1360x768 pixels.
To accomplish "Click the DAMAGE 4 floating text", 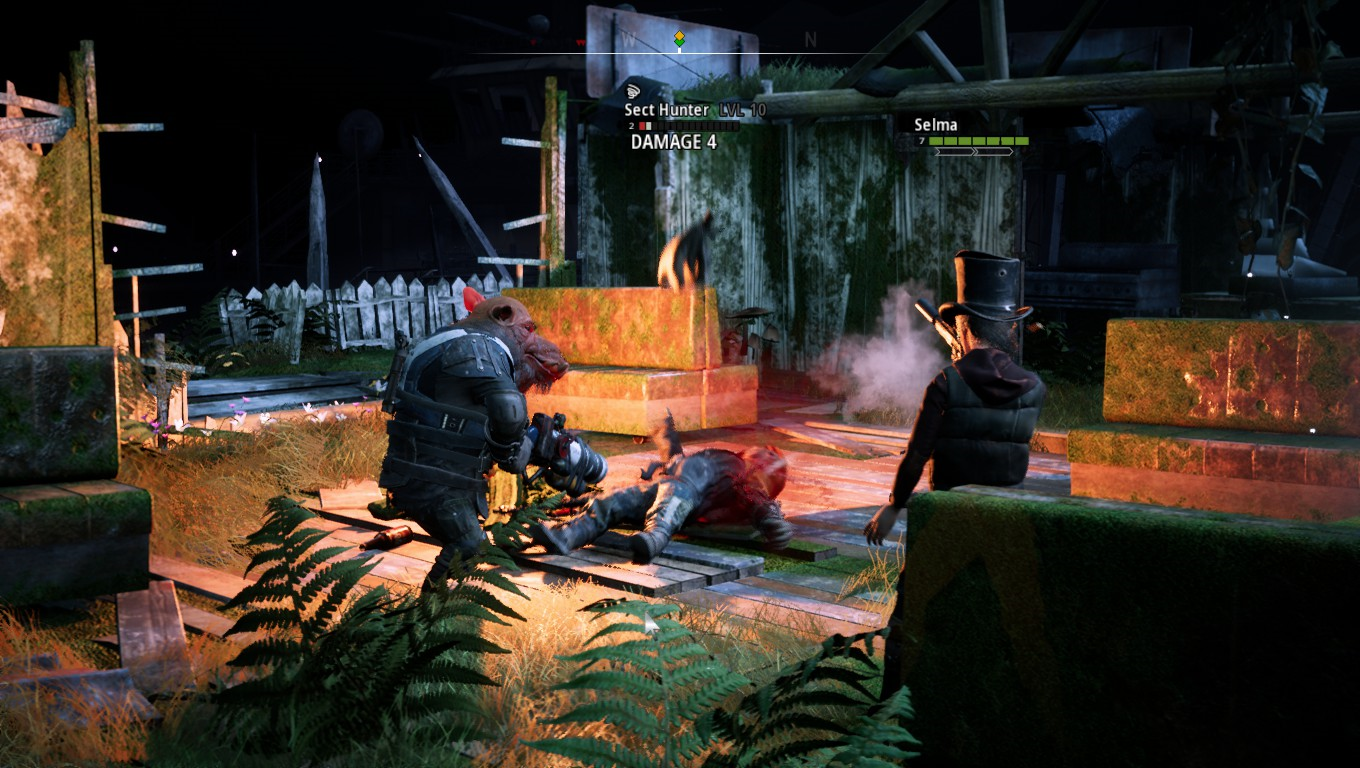I will [673, 140].
